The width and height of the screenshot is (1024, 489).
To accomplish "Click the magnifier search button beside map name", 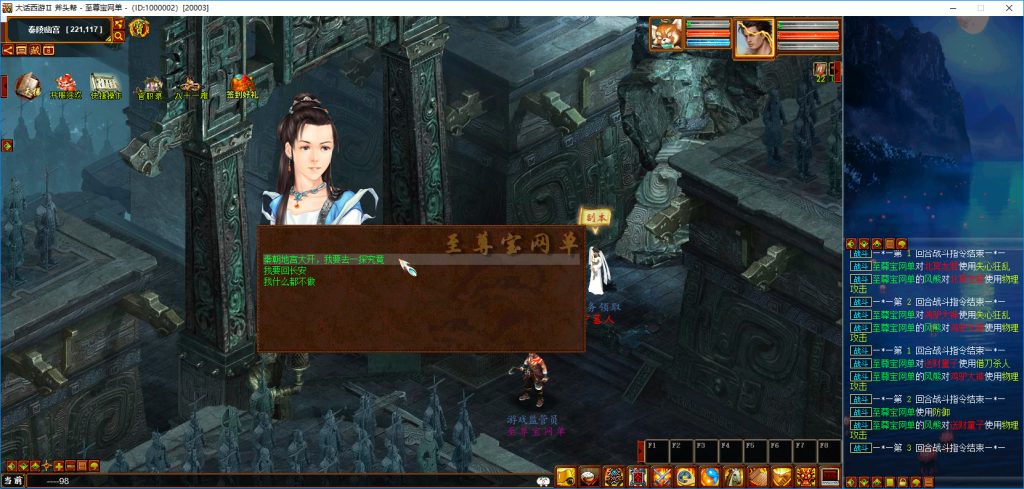I will (x=119, y=36).
